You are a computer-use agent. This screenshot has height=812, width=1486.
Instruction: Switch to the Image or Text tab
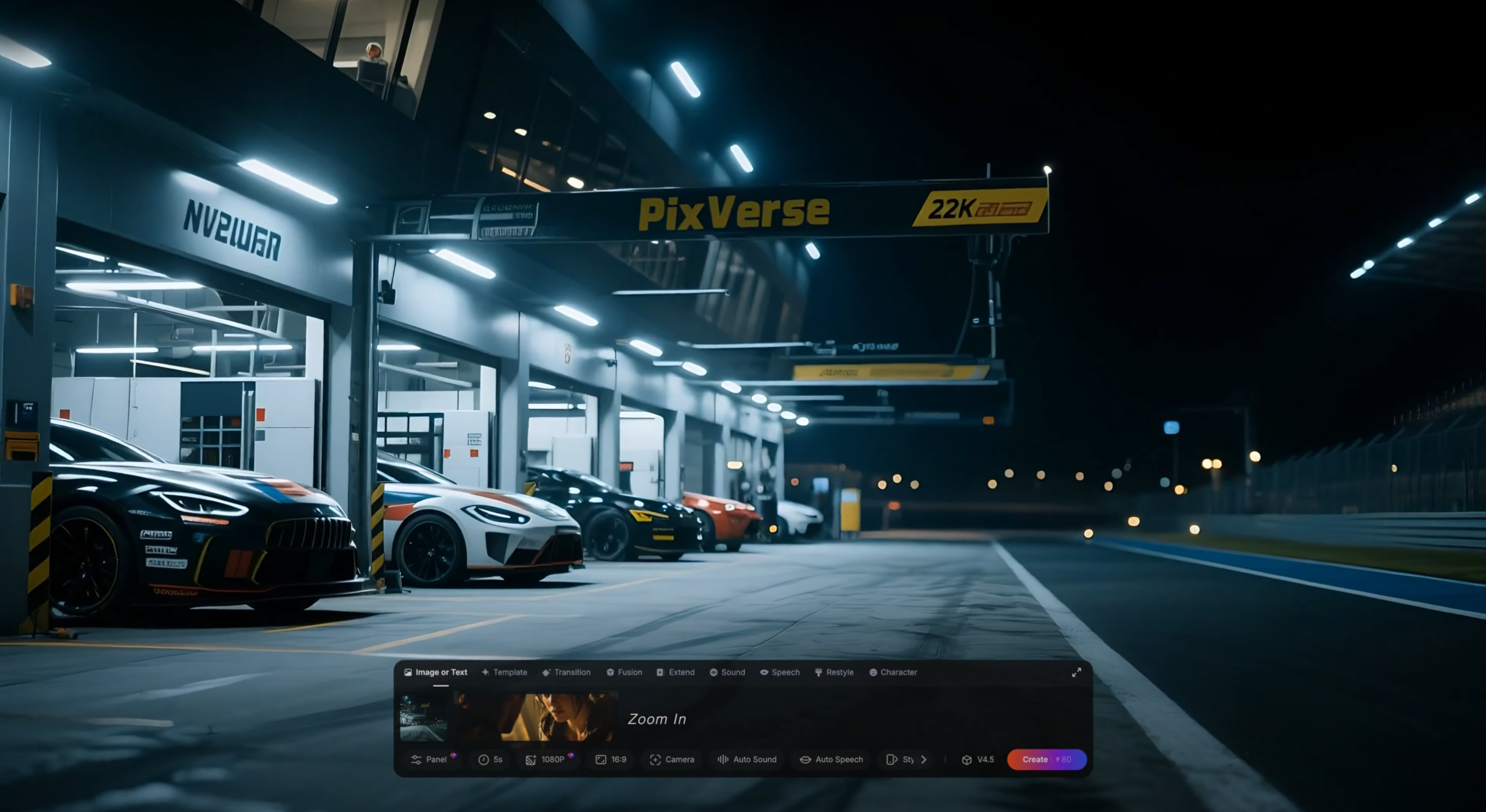click(435, 672)
